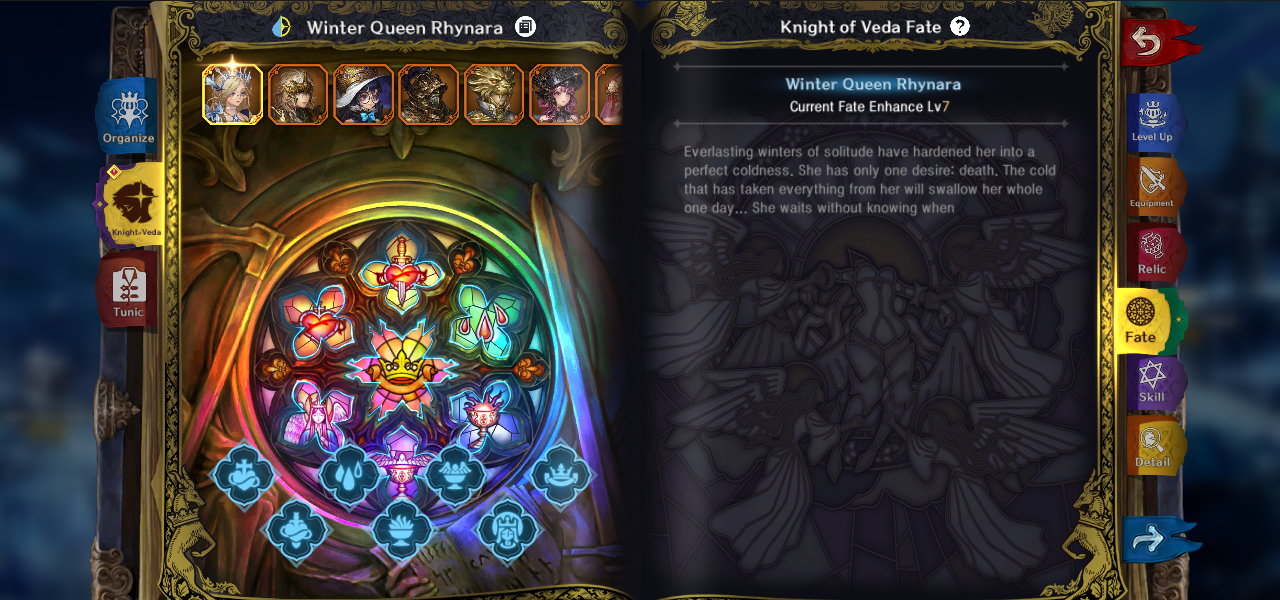Choose the pink-haired knight in black hat
The height and width of the screenshot is (600, 1280).
coord(559,94)
